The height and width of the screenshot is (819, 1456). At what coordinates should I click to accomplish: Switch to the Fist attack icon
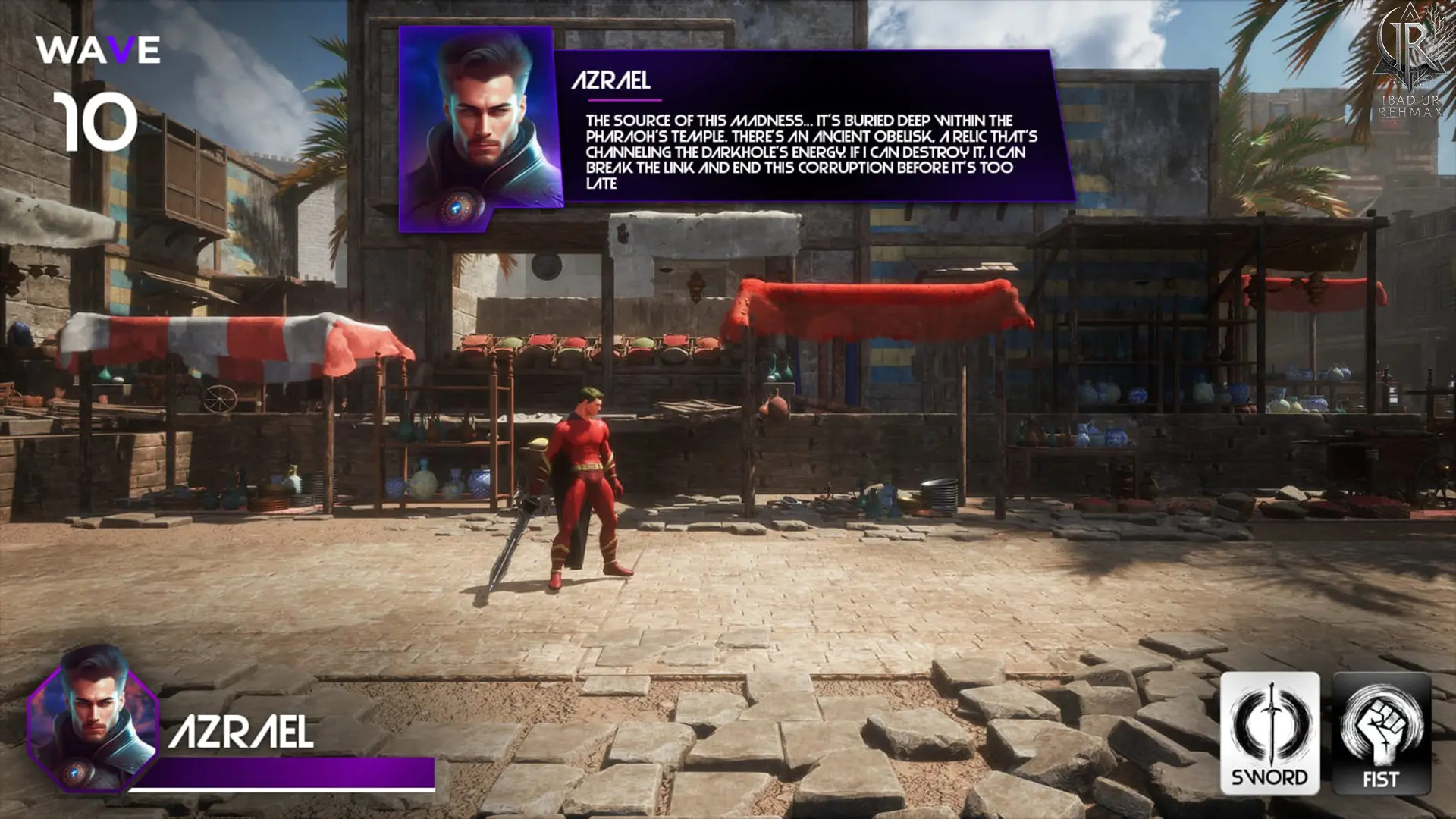[1381, 733]
